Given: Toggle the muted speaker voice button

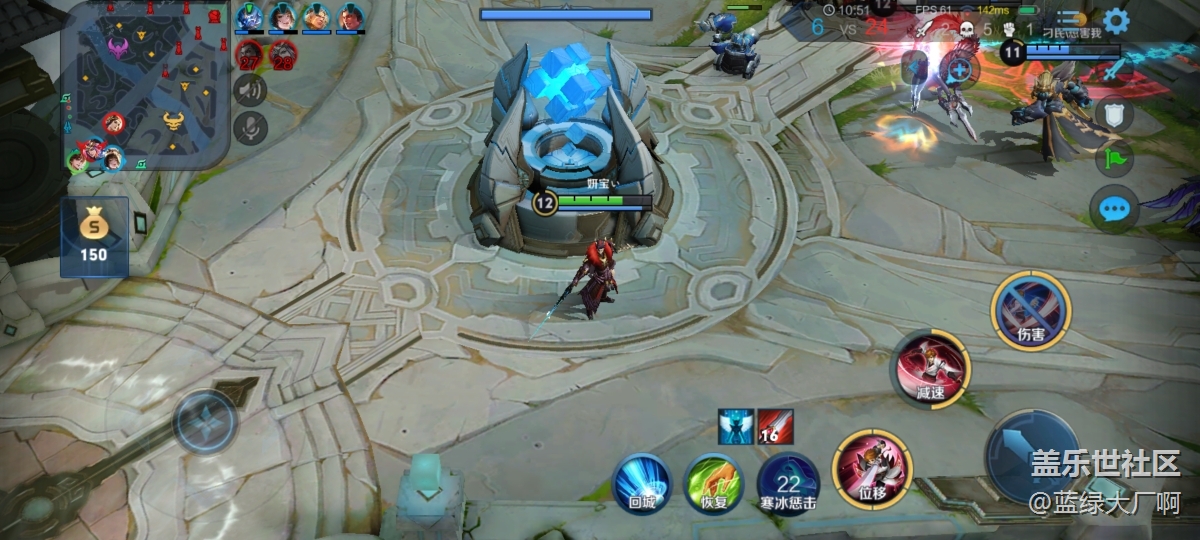Looking at the screenshot, I should click(249, 90).
